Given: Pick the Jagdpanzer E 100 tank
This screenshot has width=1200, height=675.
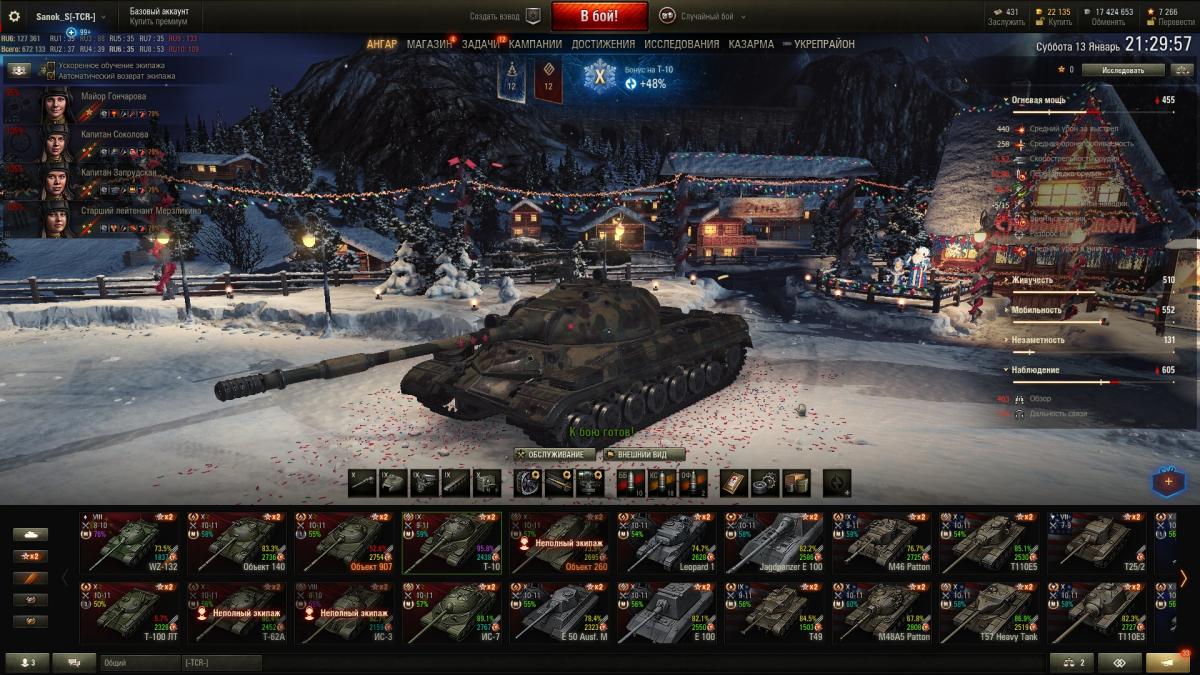Looking at the screenshot, I should click(x=777, y=541).
